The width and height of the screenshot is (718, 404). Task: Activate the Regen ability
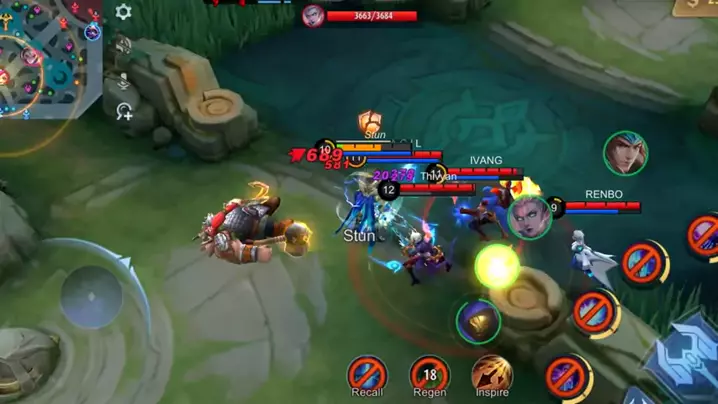click(x=429, y=374)
